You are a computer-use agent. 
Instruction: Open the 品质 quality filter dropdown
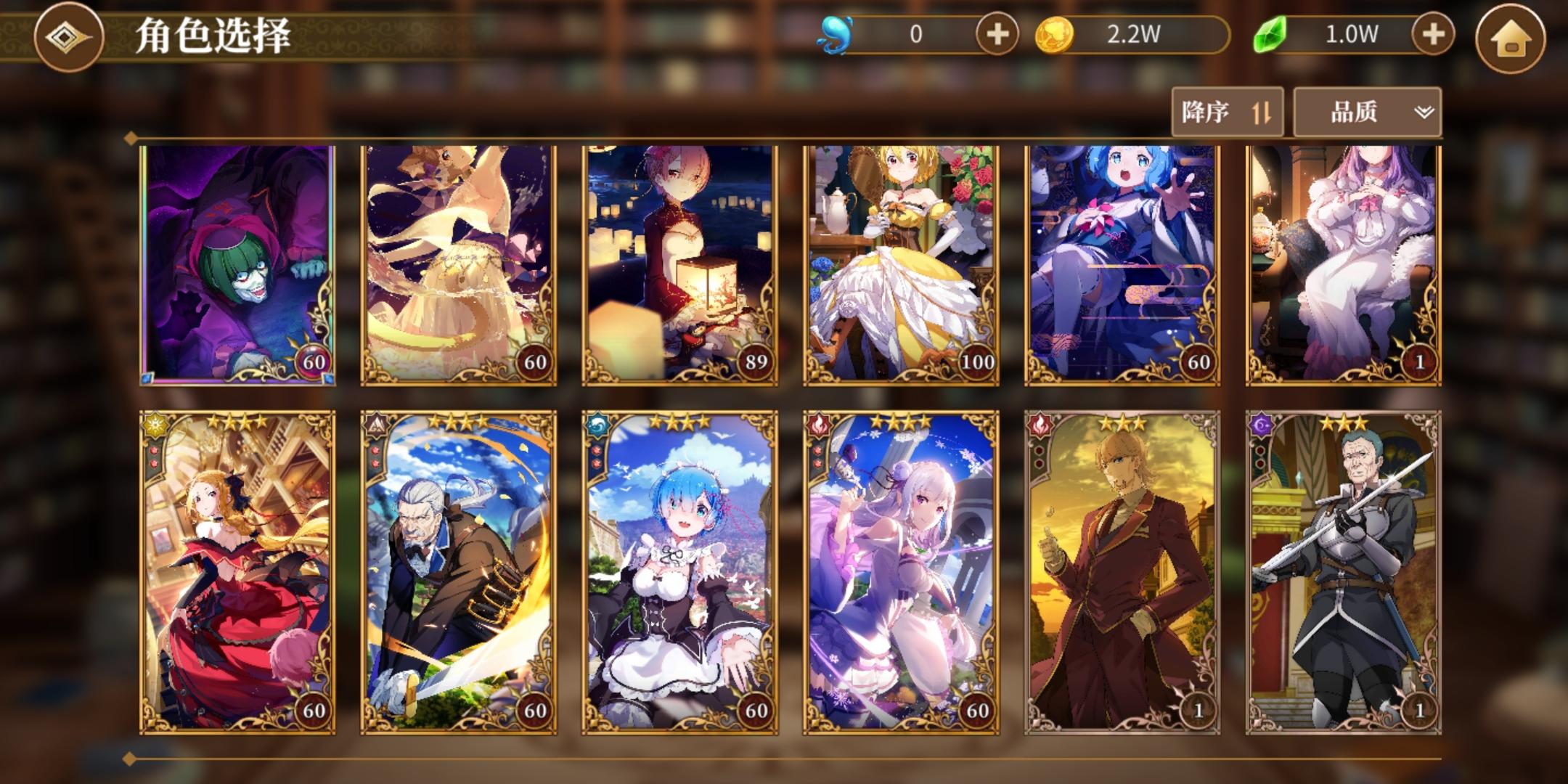1364,113
